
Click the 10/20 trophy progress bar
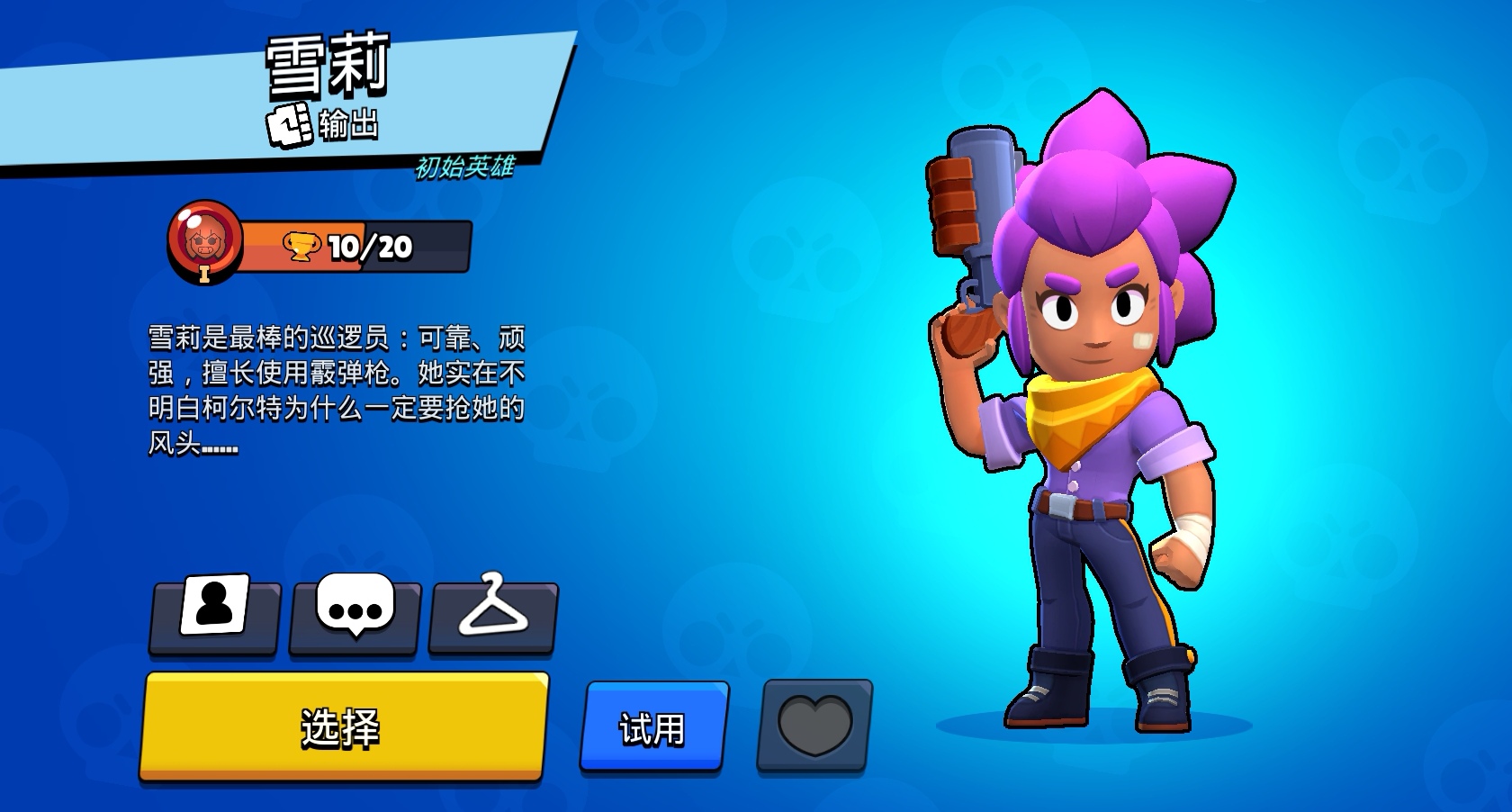[369, 244]
